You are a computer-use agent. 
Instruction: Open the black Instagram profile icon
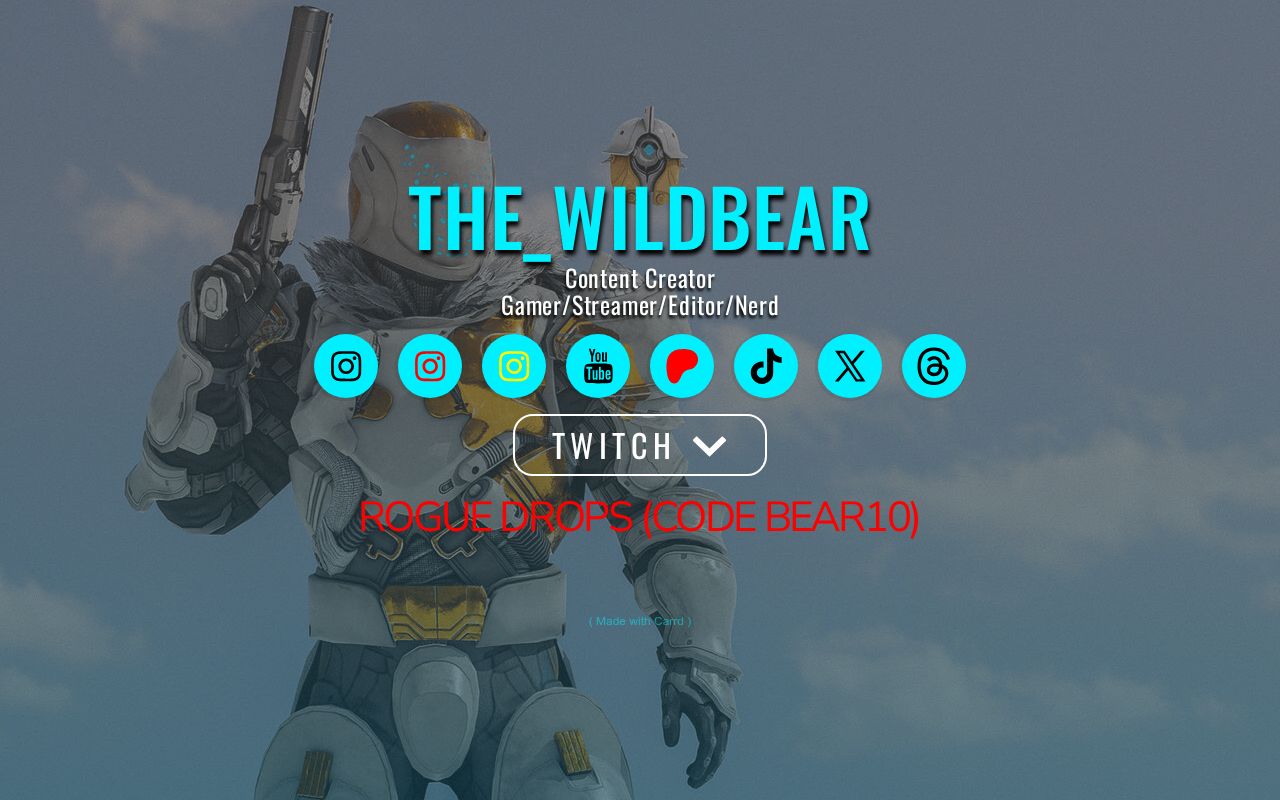[x=345, y=366]
